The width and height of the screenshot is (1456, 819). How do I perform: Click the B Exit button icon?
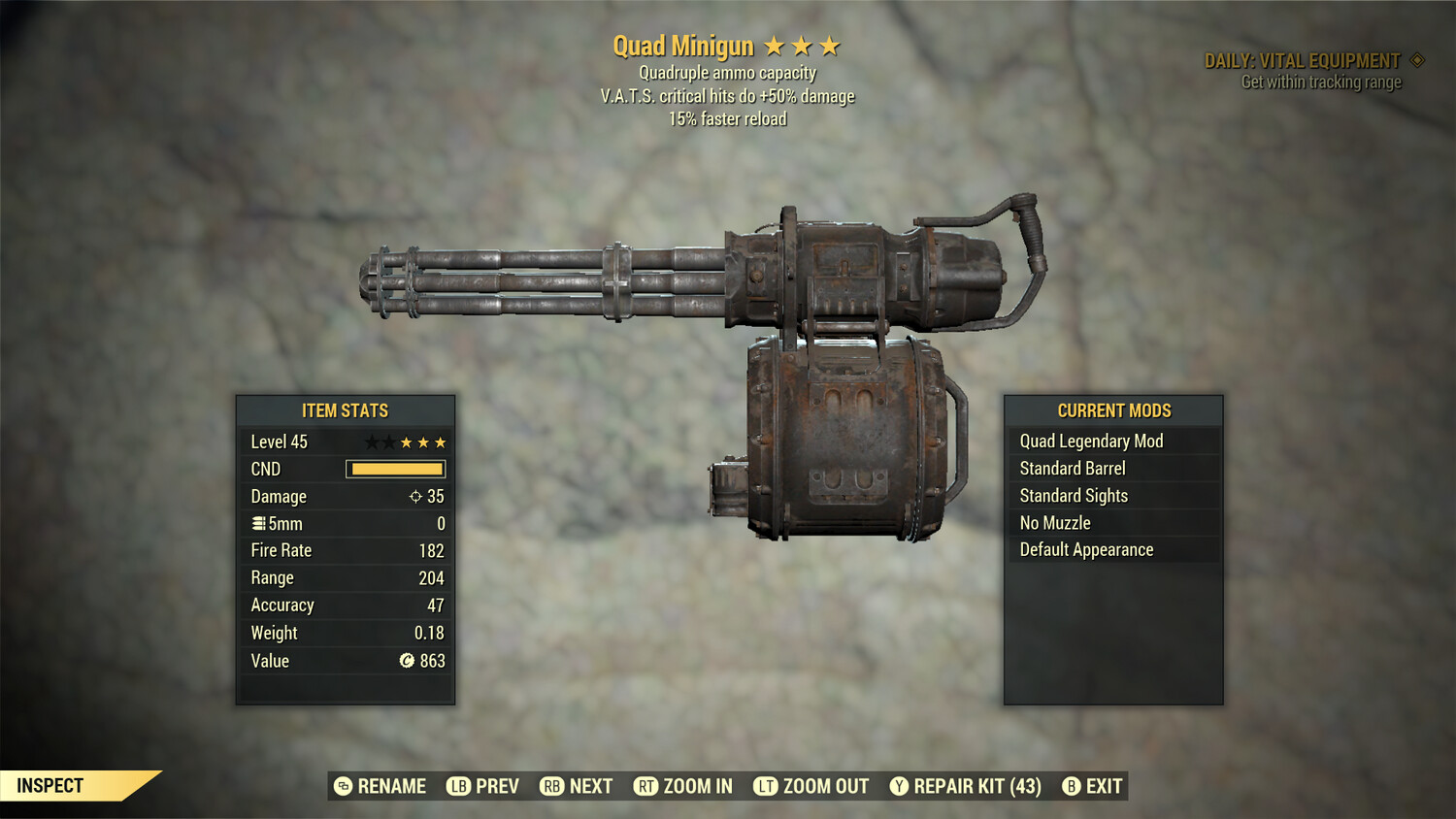click(x=1072, y=786)
